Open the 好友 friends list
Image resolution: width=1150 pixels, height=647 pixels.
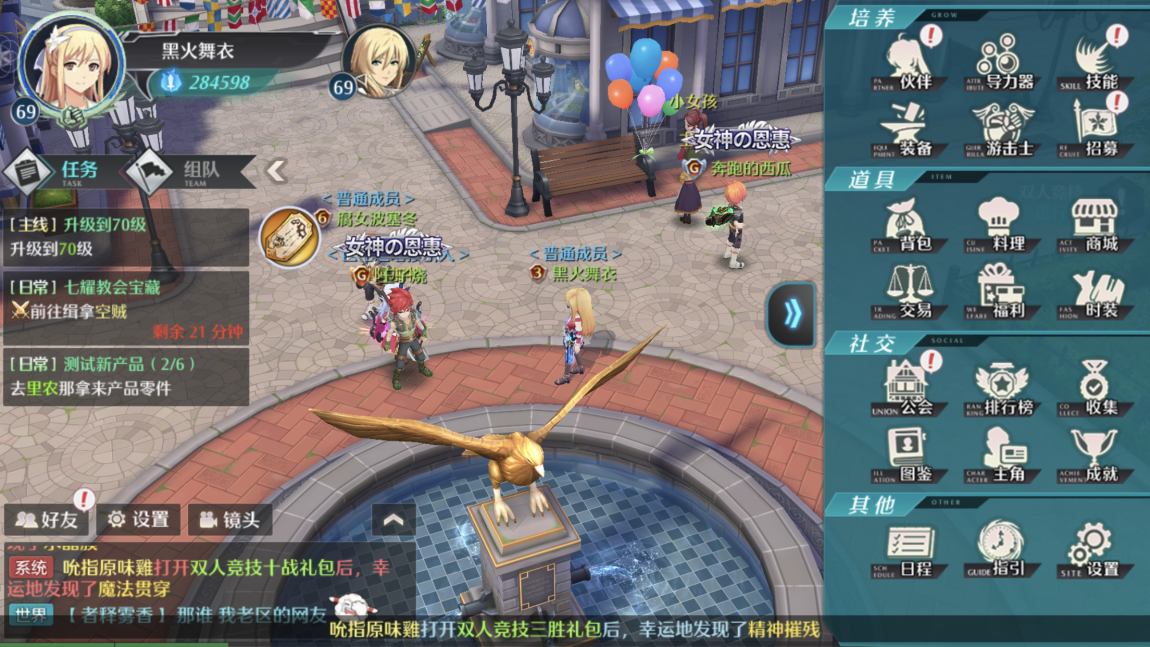47,520
